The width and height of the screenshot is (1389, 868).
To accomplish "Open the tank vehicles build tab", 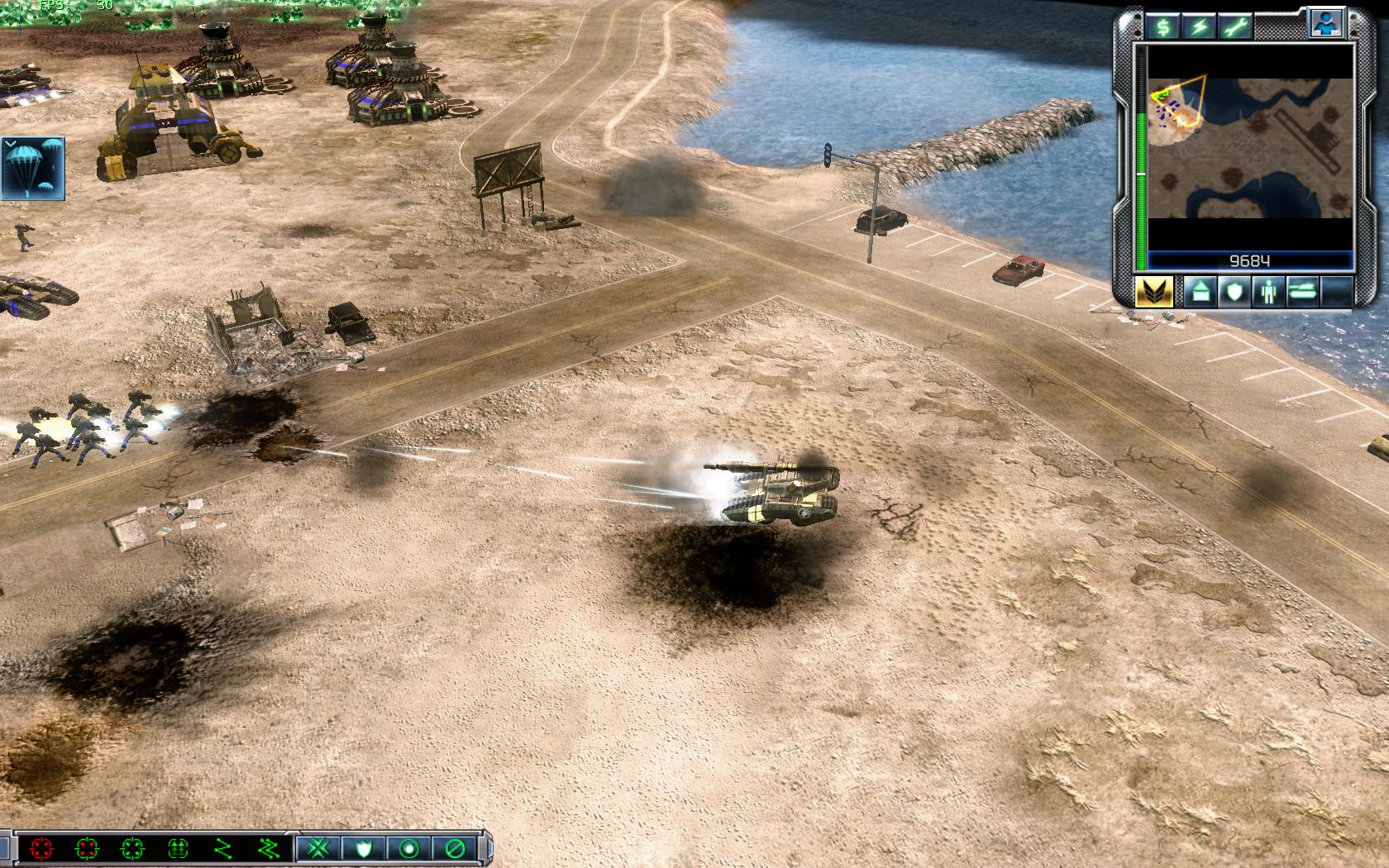I will [x=1301, y=292].
